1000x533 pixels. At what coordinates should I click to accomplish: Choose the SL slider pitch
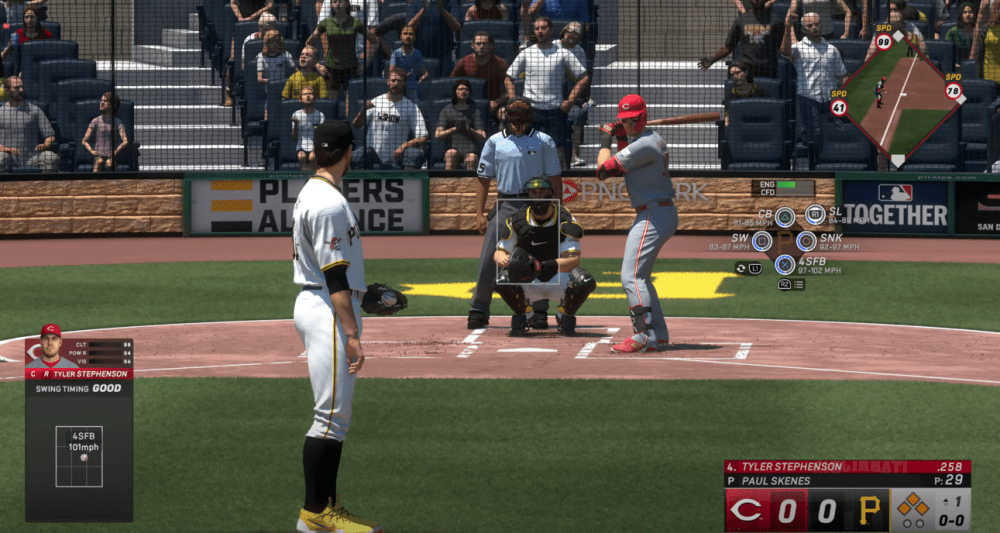point(815,214)
